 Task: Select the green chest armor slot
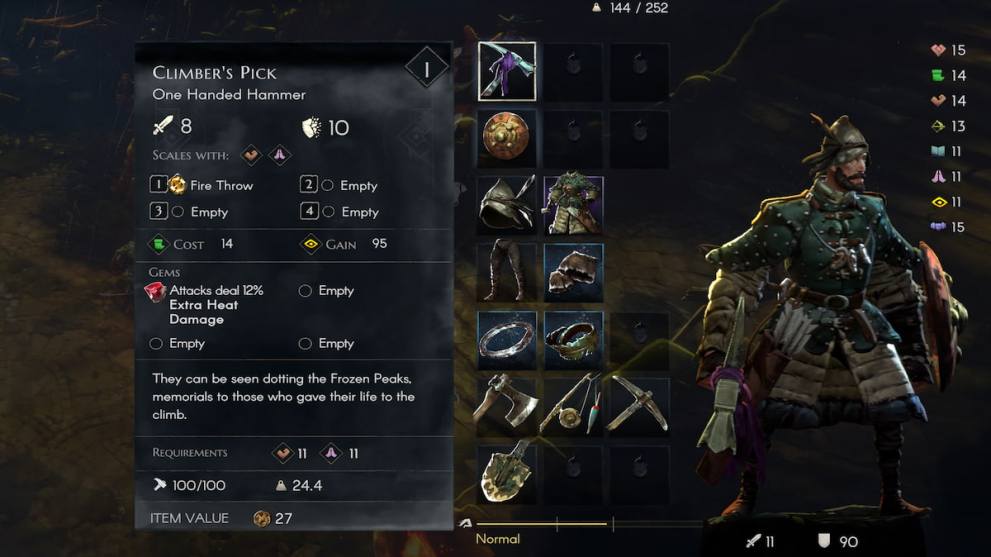coord(574,205)
